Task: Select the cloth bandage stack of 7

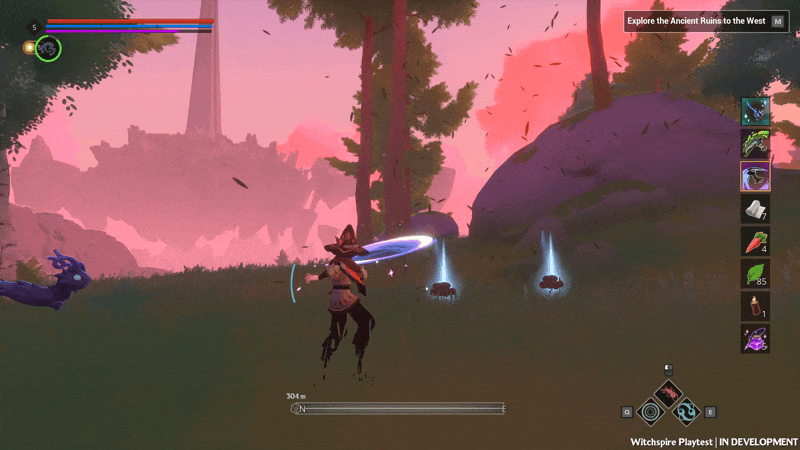Action: pyautogui.click(x=754, y=209)
